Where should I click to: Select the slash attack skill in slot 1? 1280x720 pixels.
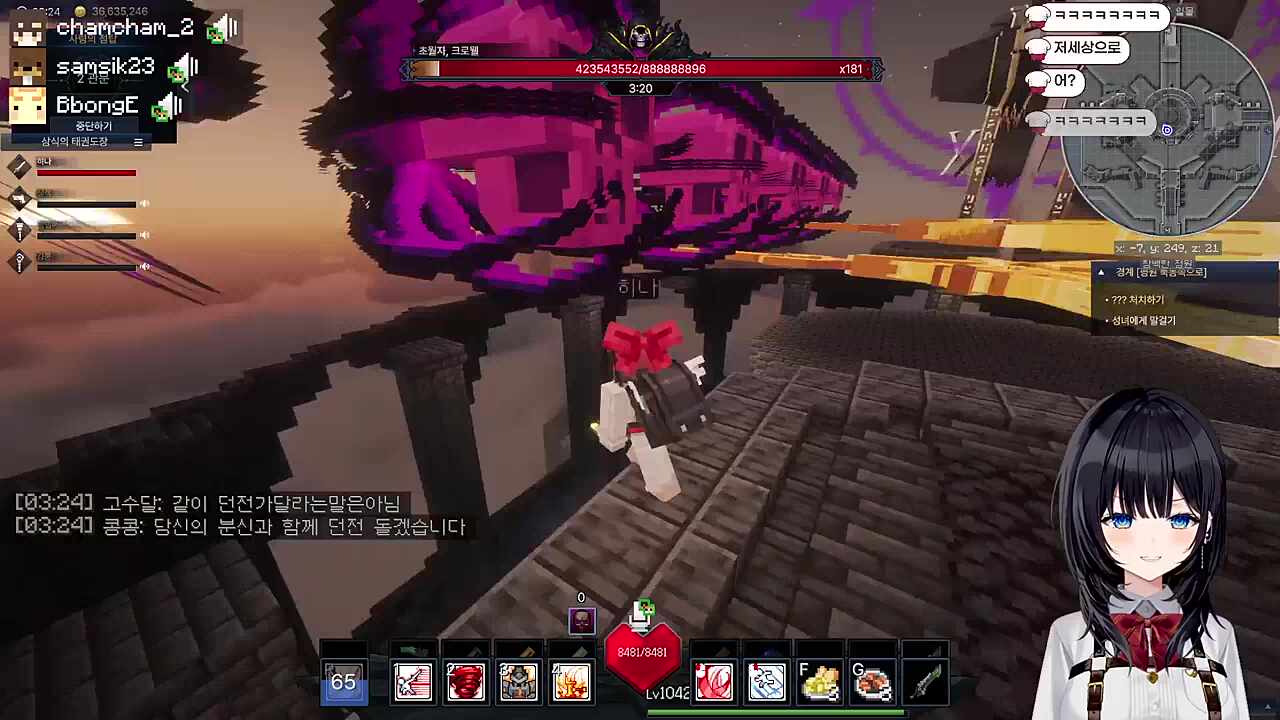click(413, 681)
